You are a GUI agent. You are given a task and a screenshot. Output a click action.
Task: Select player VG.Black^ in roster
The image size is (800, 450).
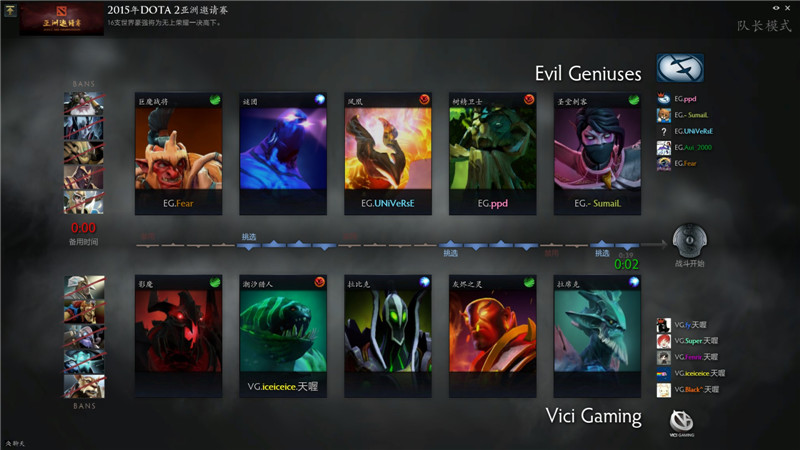click(691, 389)
